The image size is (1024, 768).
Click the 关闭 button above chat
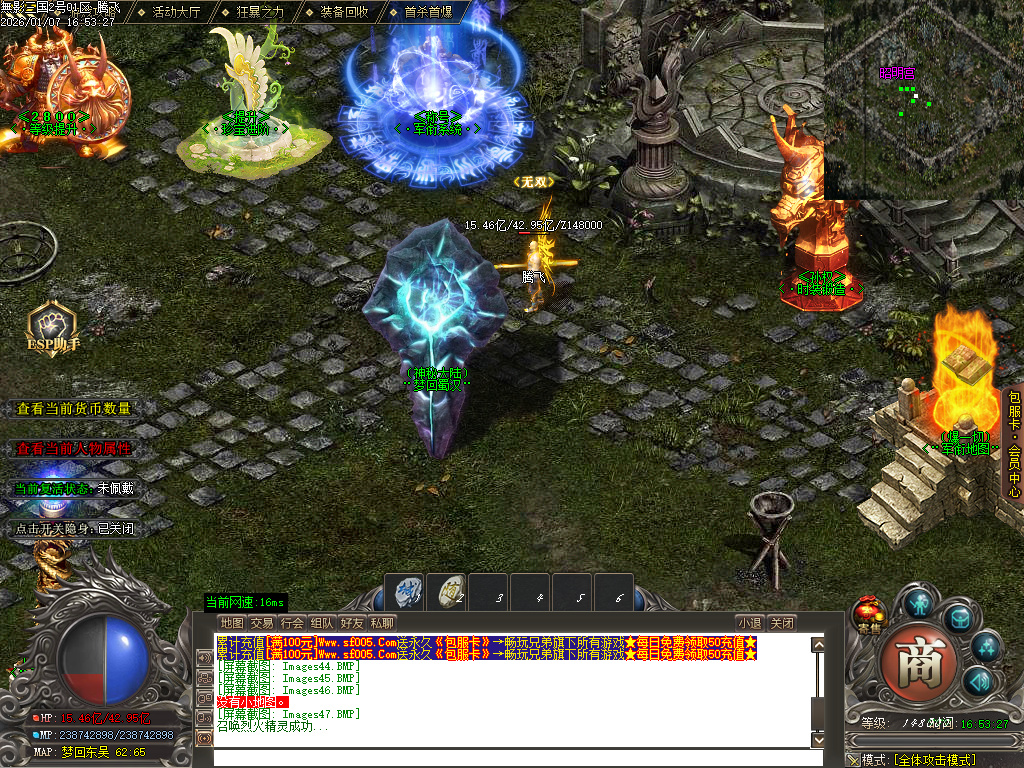point(782,622)
